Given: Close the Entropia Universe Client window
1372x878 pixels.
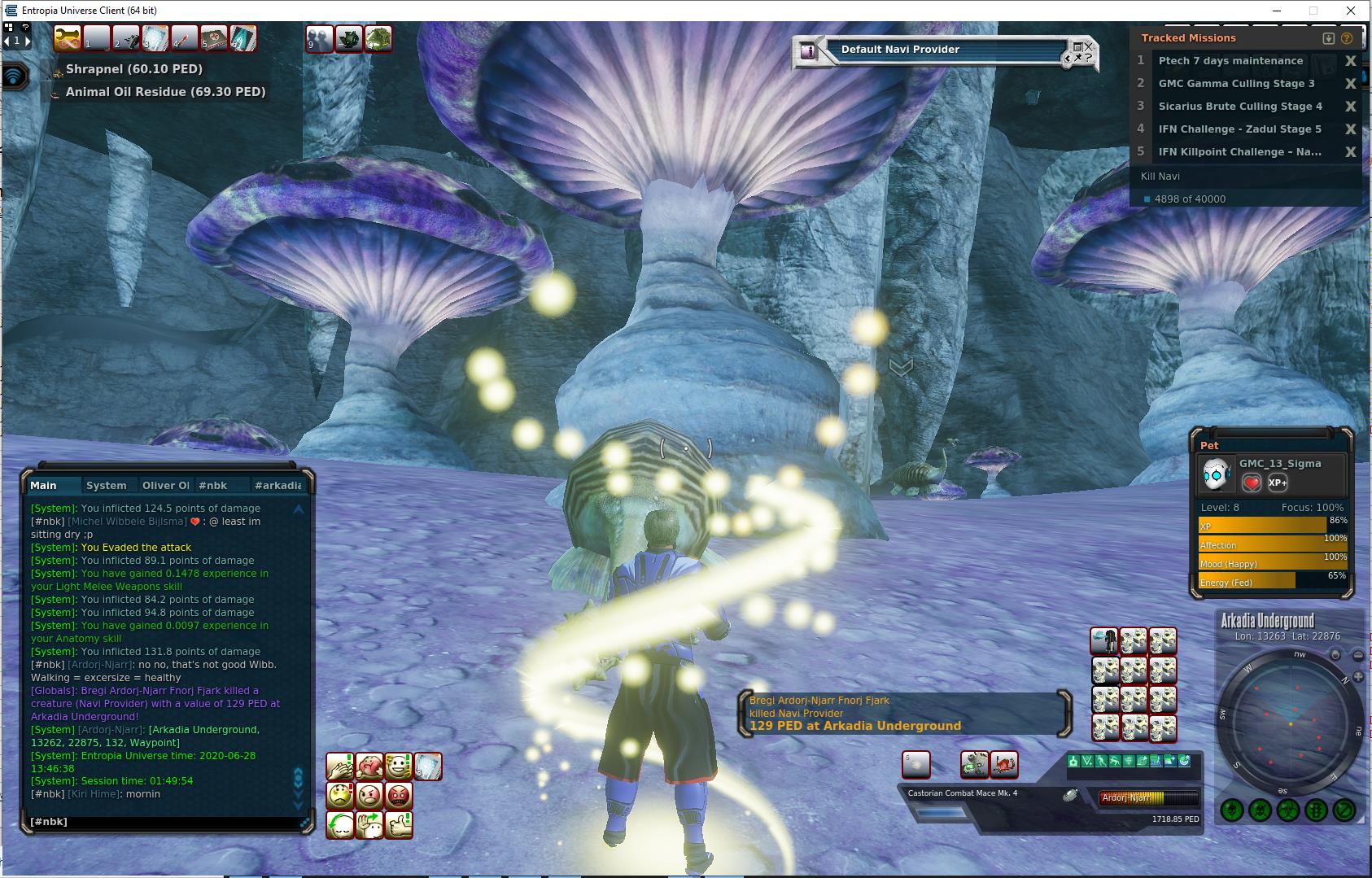Looking at the screenshot, I should pyautogui.click(x=1352, y=11).
